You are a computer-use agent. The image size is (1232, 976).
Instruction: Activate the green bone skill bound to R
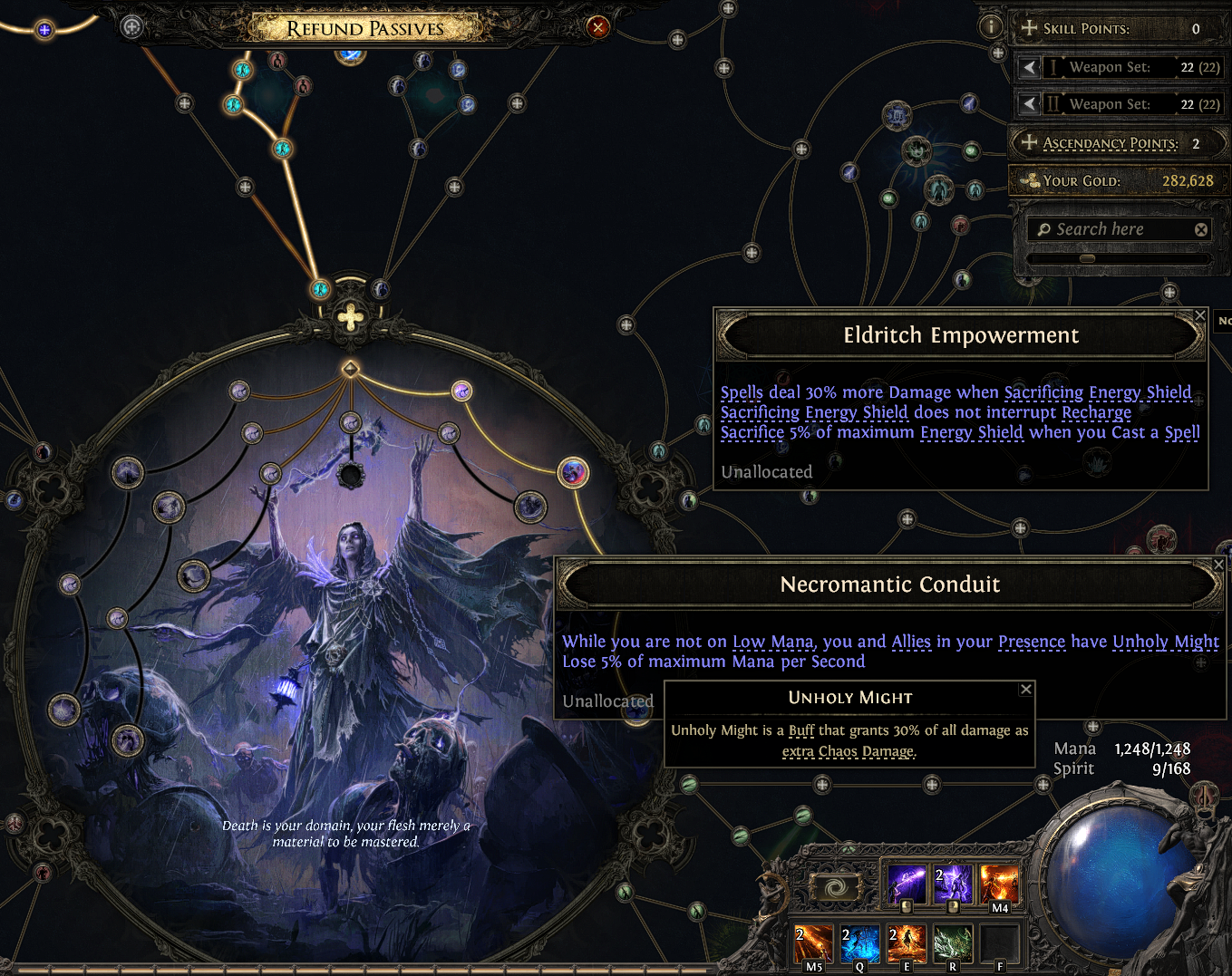(x=953, y=943)
